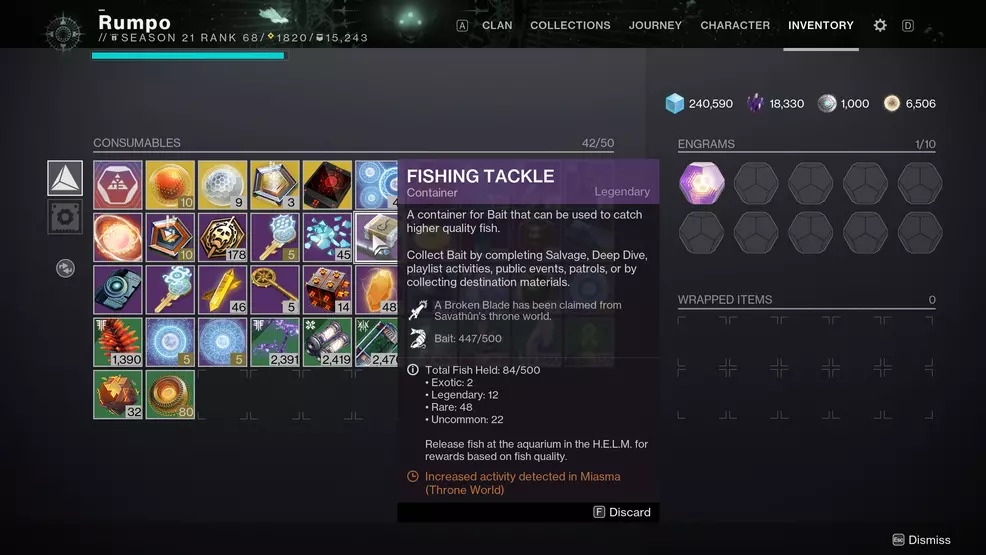Select the Fishing Tackle container slot
986x555 pixels.
click(378, 237)
